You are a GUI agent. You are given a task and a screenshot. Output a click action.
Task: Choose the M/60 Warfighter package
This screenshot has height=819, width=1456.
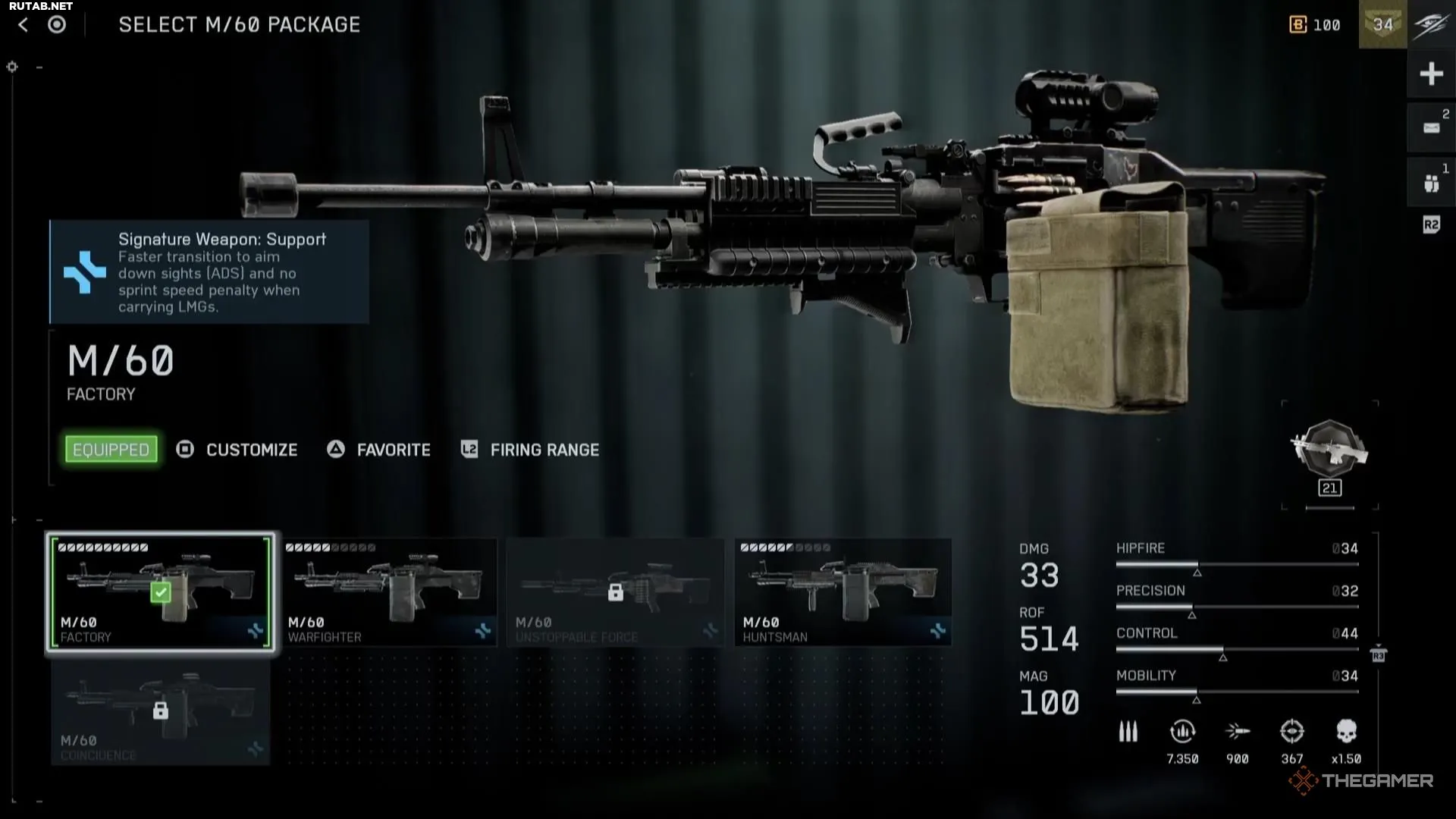388,592
